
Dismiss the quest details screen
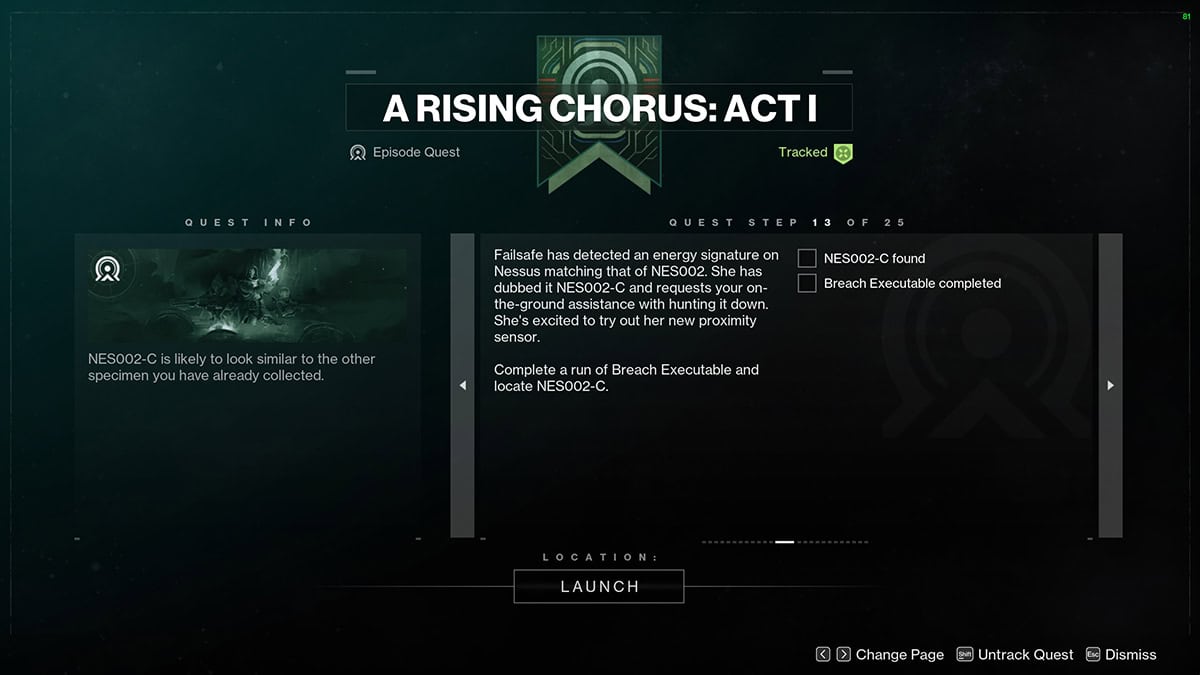click(x=1121, y=655)
